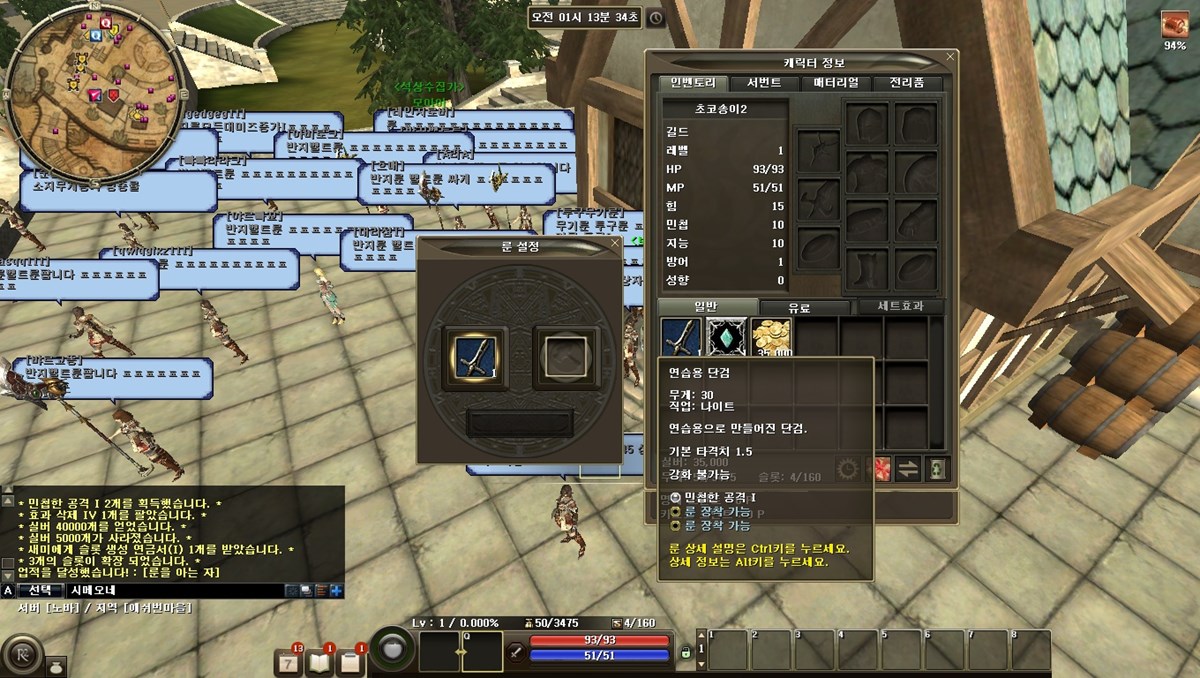Open the book journal icon

(319, 661)
